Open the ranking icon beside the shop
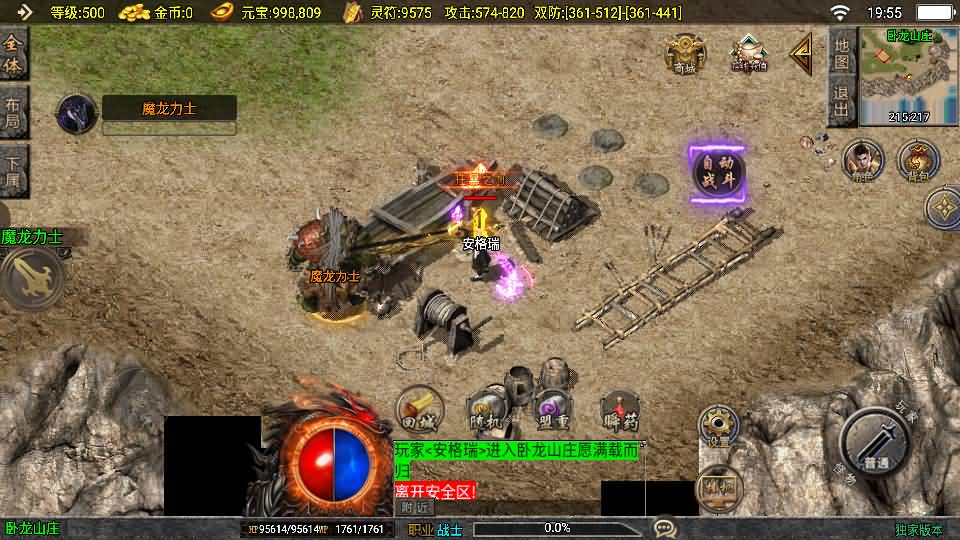960x540 pixels. [x=748, y=53]
